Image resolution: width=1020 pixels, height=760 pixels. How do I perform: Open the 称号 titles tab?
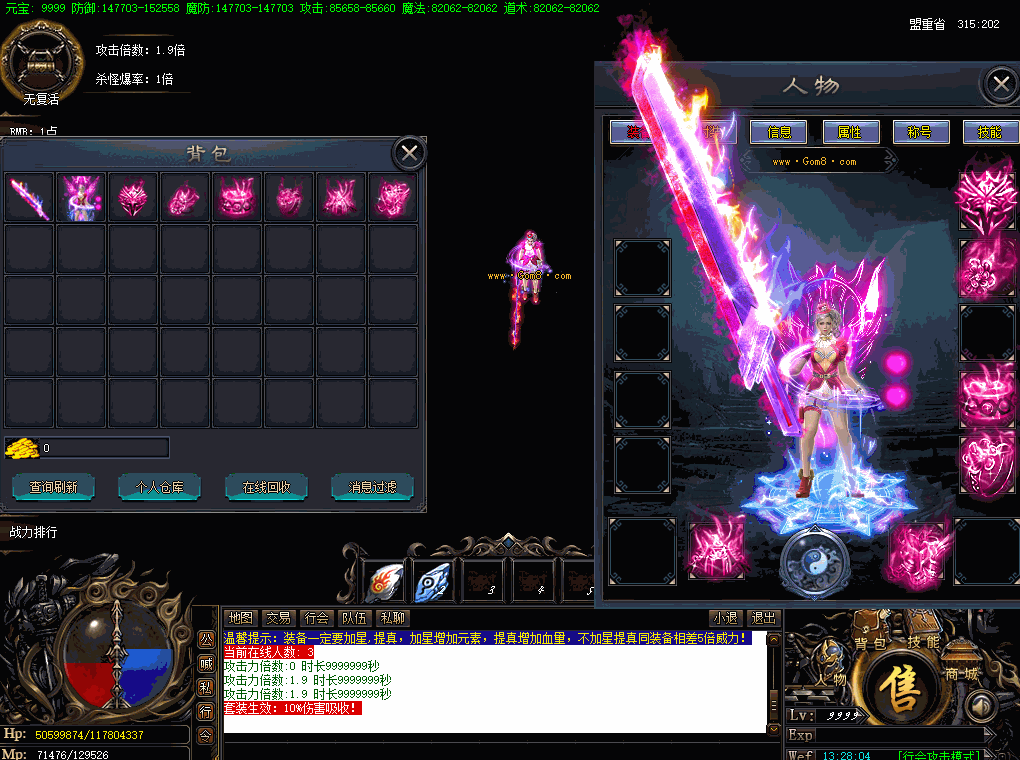coord(919,132)
